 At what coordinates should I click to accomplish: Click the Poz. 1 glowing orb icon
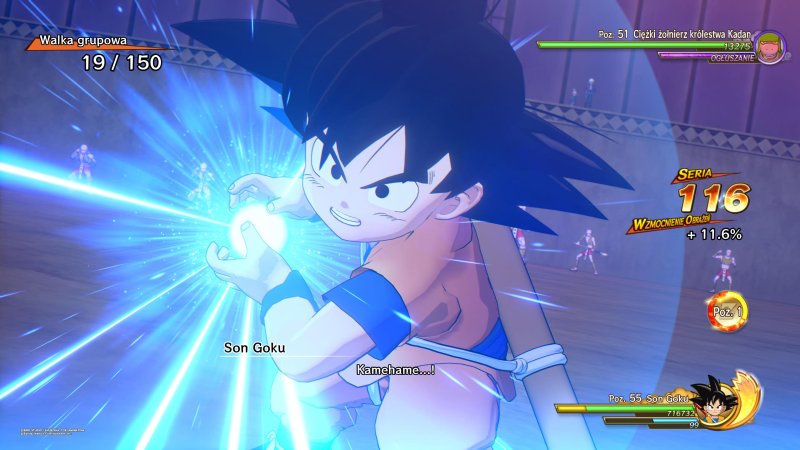coord(727,311)
